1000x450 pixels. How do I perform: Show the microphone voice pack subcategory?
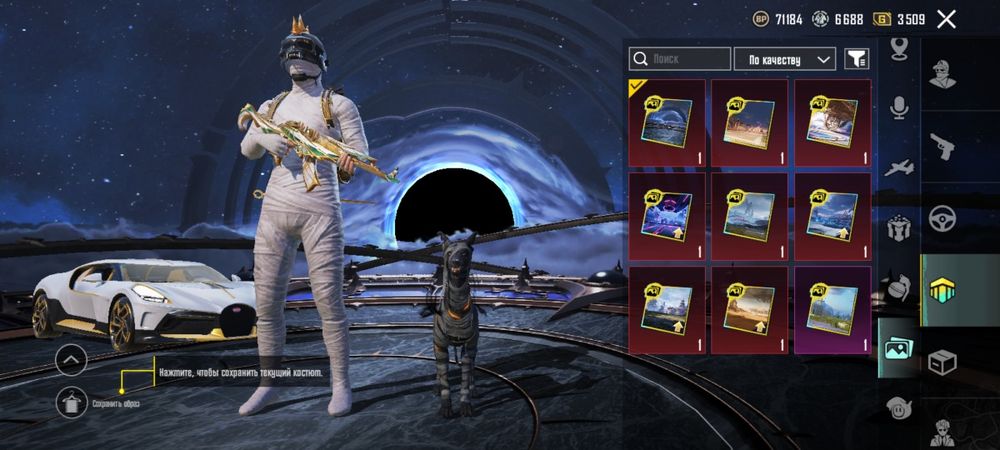click(x=899, y=108)
